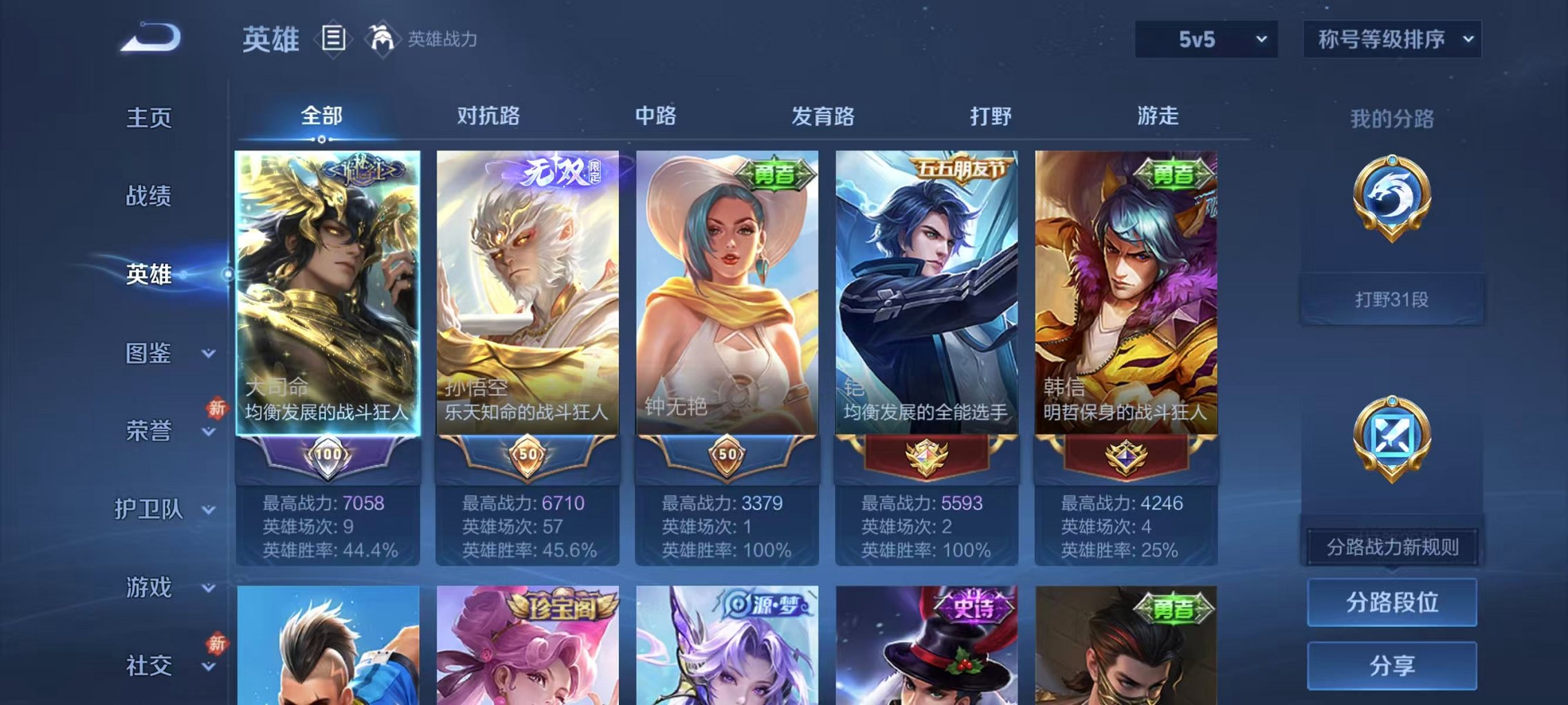Click the 英雄战力 hero power emblem icon
Image resolution: width=1568 pixels, height=705 pixels.
[381, 39]
